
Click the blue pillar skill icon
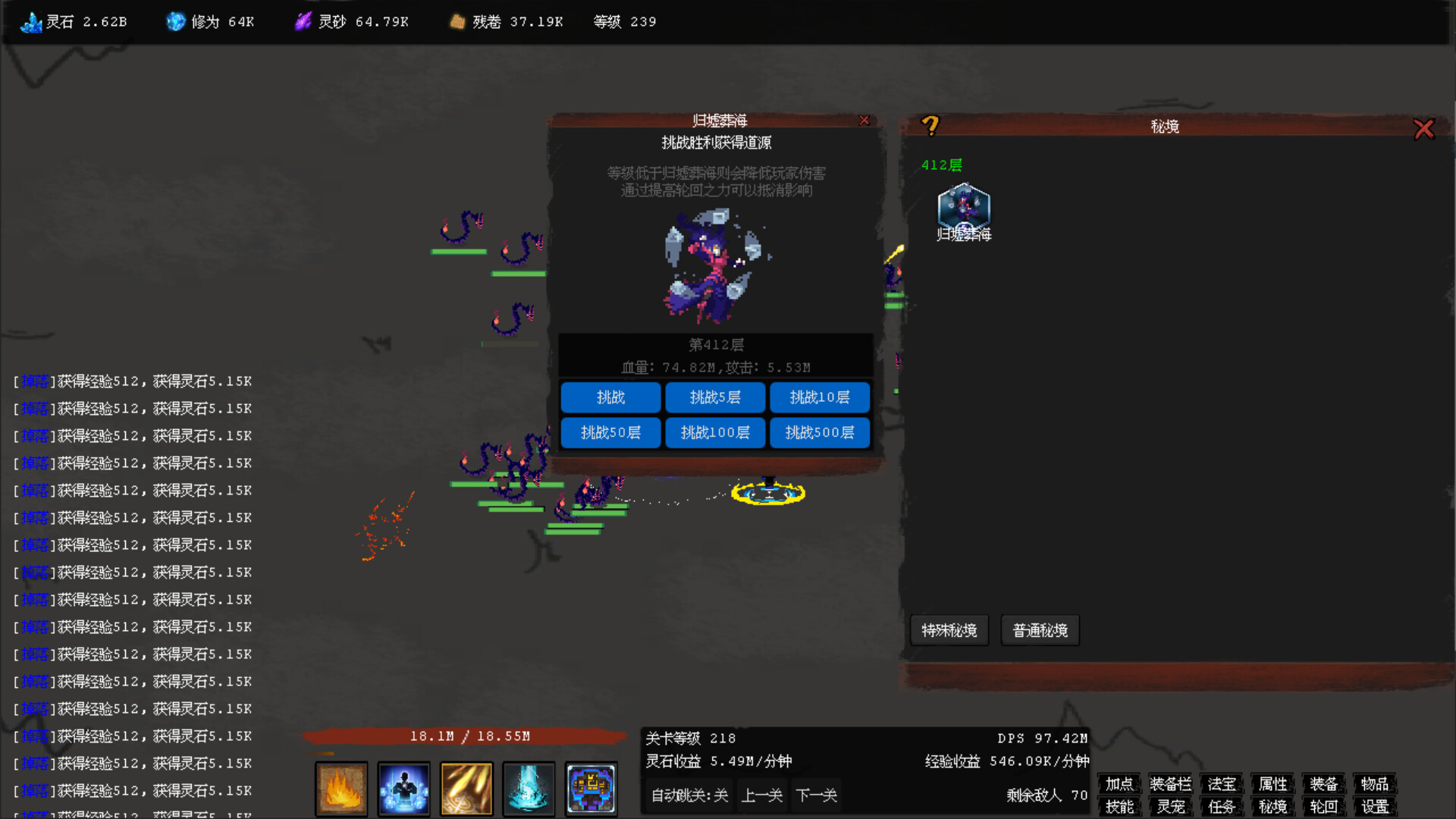click(x=529, y=789)
